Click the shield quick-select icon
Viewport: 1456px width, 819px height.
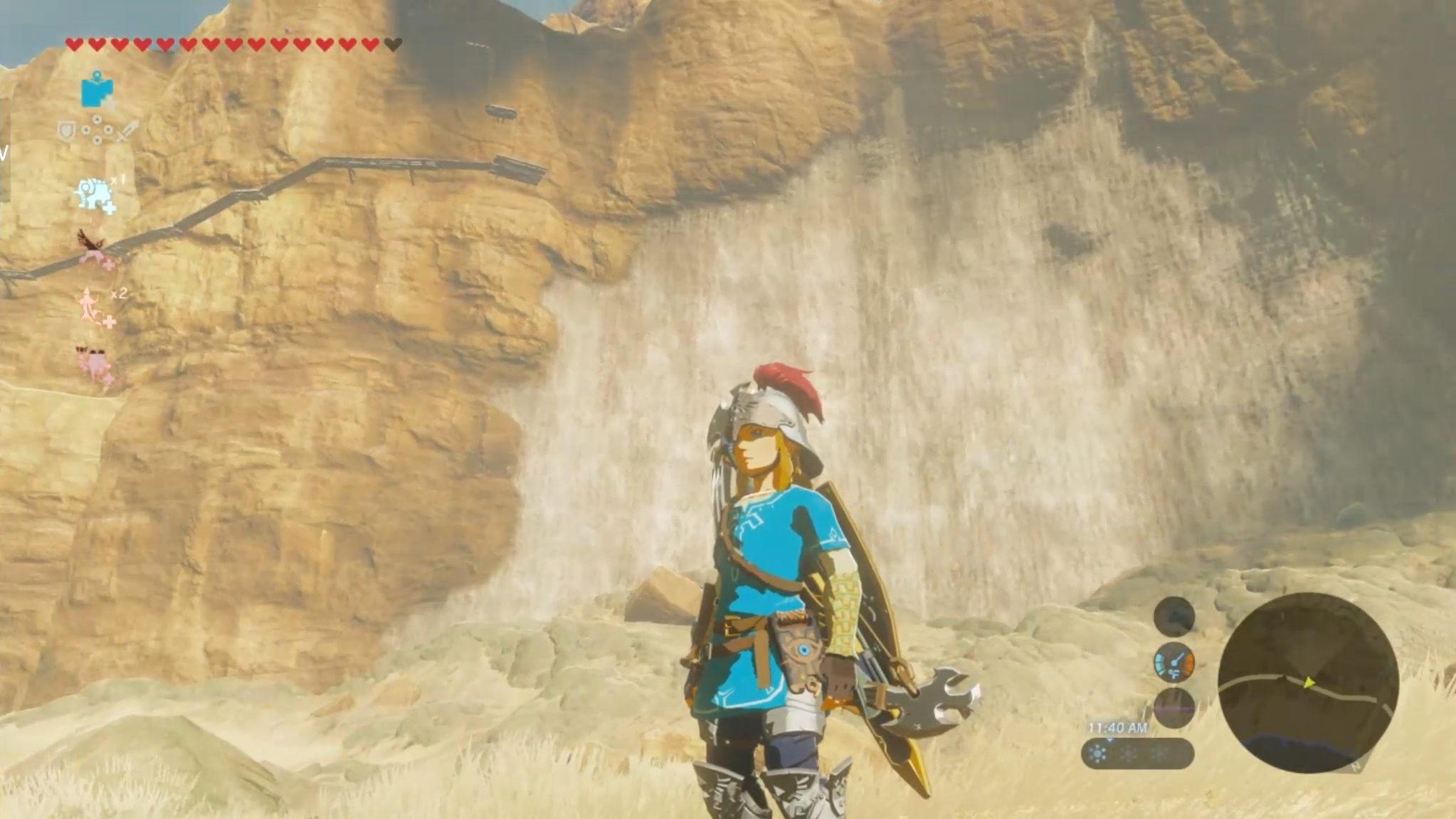66,130
